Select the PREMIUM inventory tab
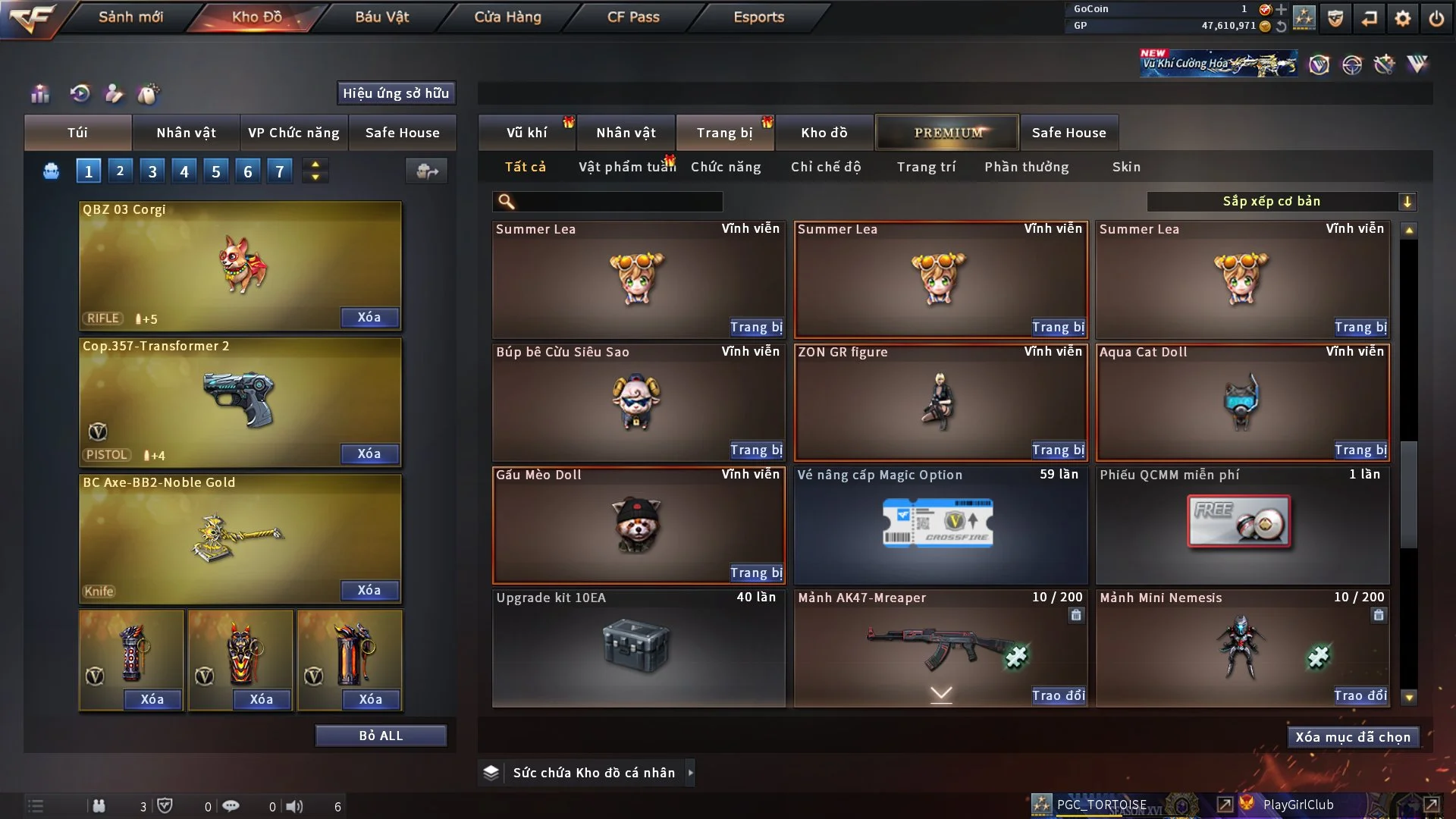The width and height of the screenshot is (1456, 819). (948, 133)
